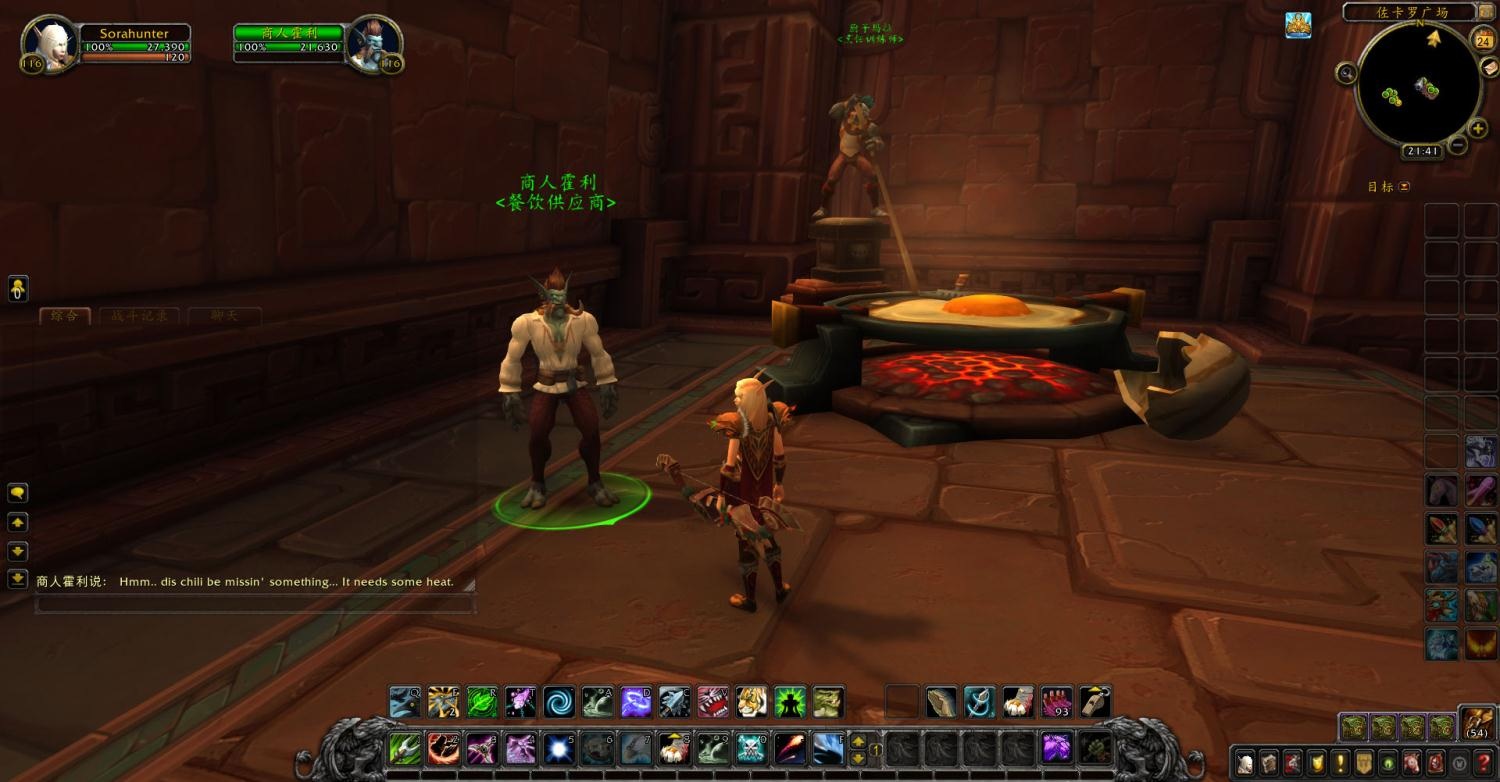Collapse the 目标 objectives tracker
The height and width of the screenshot is (782, 1500).
tap(1404, 187)
